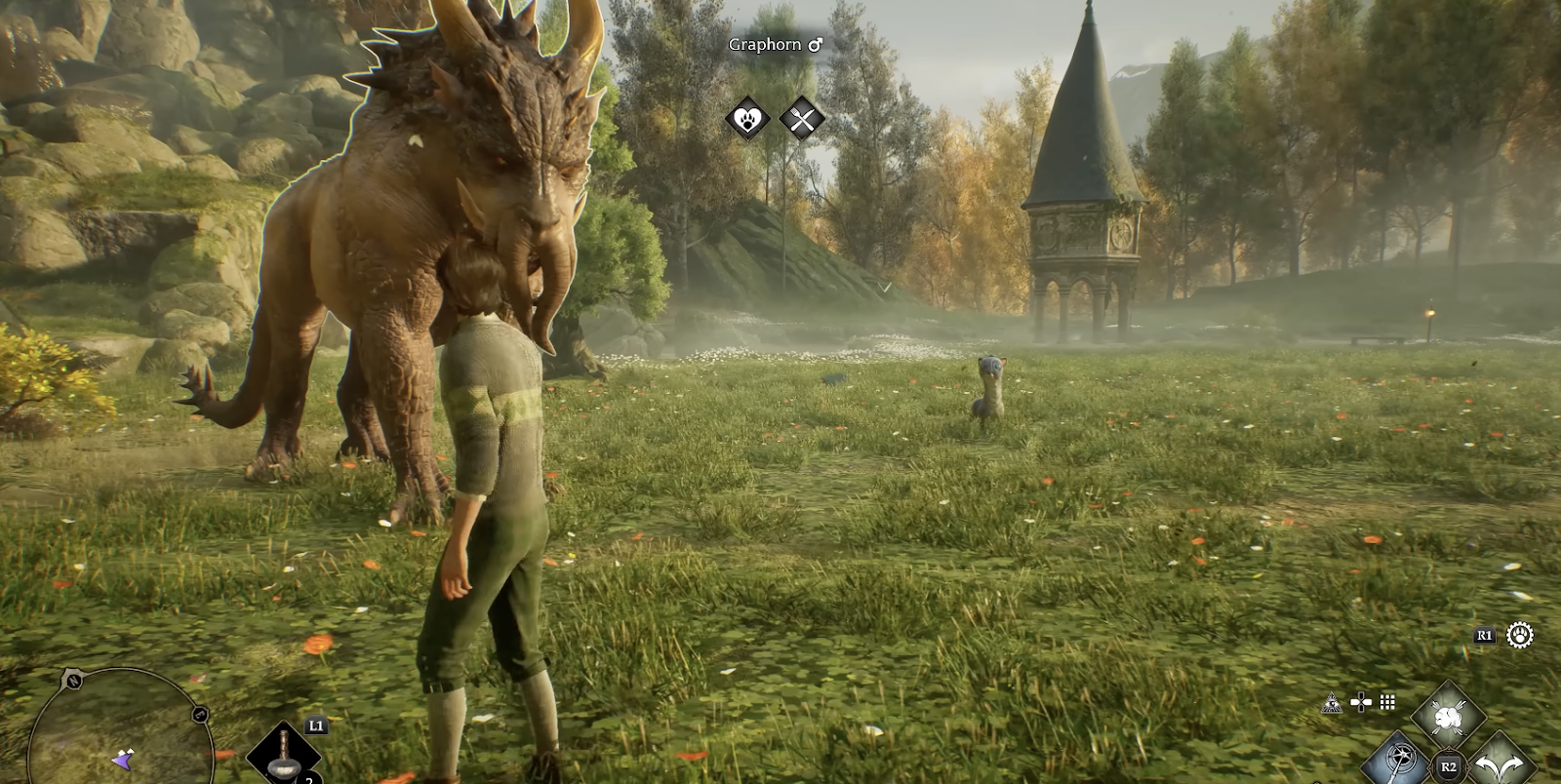Open the nine-square grid spell set icon
The image size is (1561, 784).
[x=1387, y=702]
